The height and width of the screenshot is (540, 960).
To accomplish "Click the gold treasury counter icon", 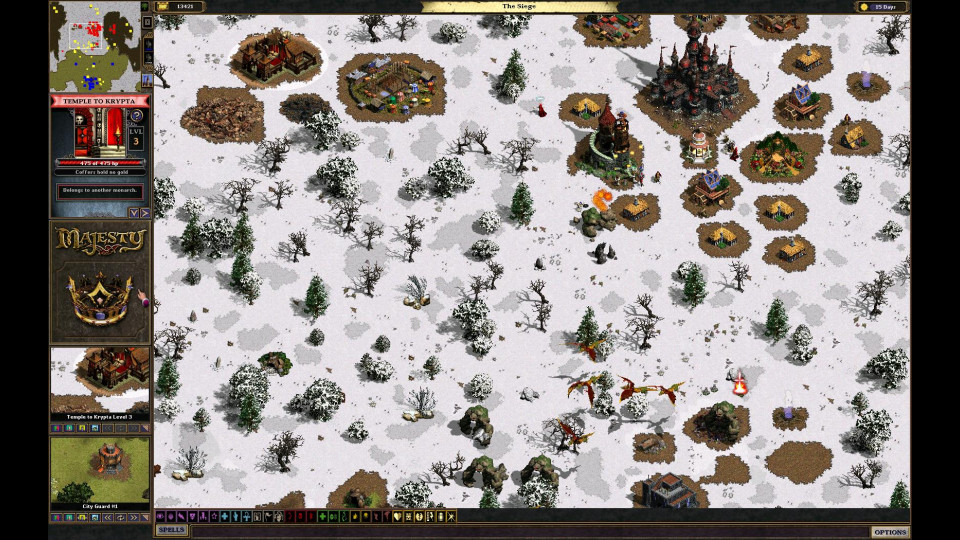I will click(x=161, y=7).
